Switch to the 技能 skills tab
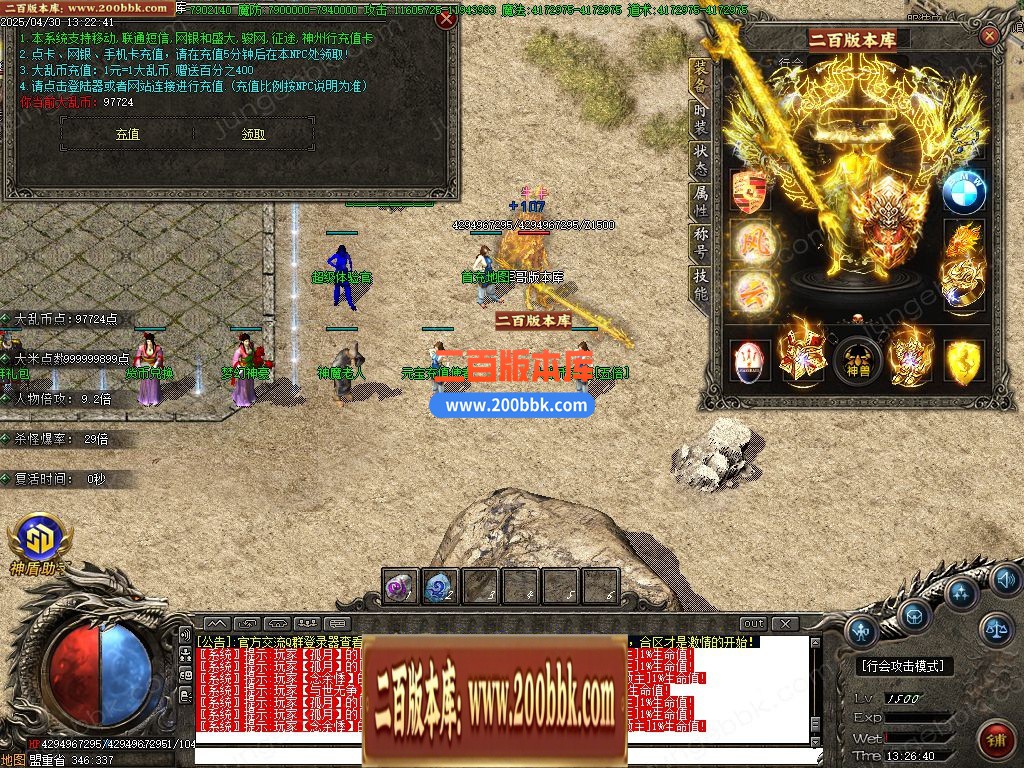Screen dimensions: 1024x768 [x=701, y=285]
